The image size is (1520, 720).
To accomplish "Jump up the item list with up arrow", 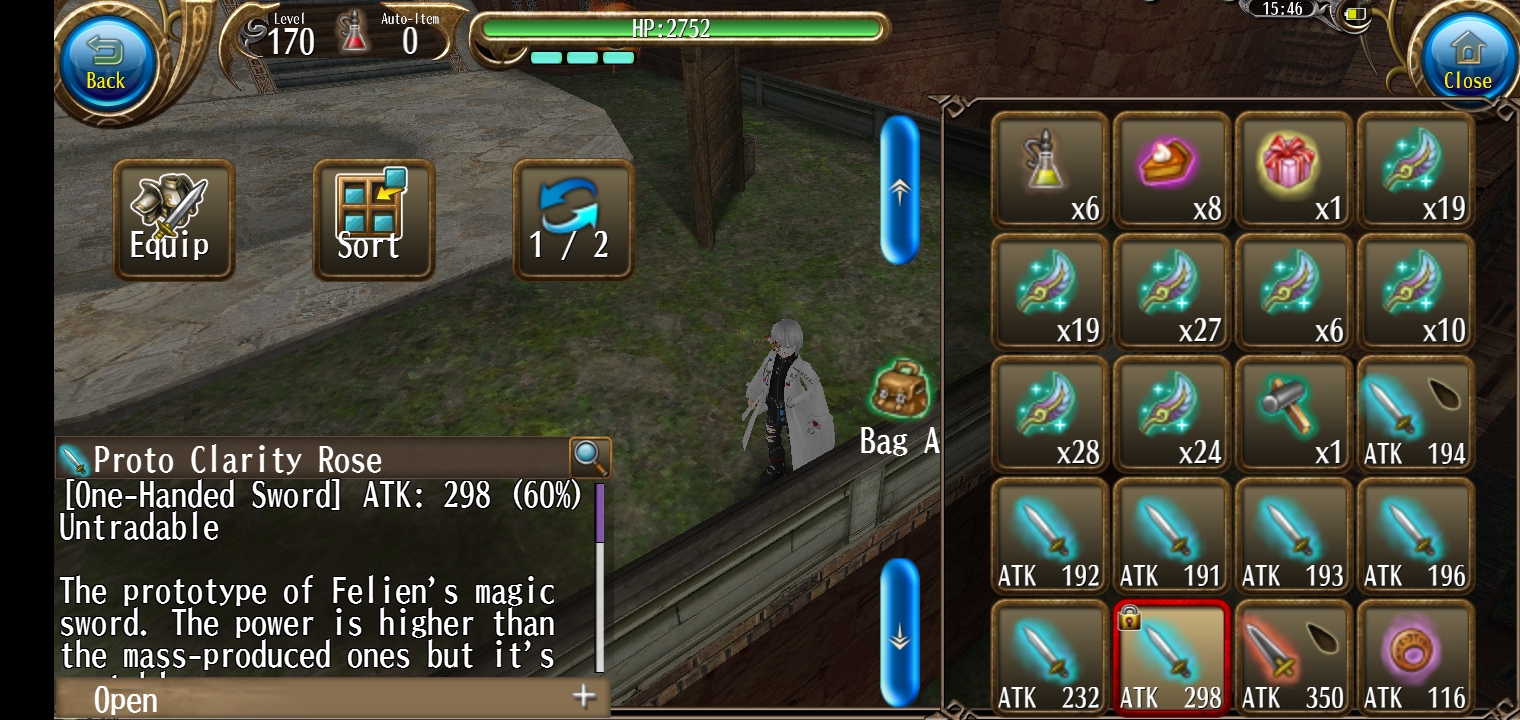I will tap(900, 190).
